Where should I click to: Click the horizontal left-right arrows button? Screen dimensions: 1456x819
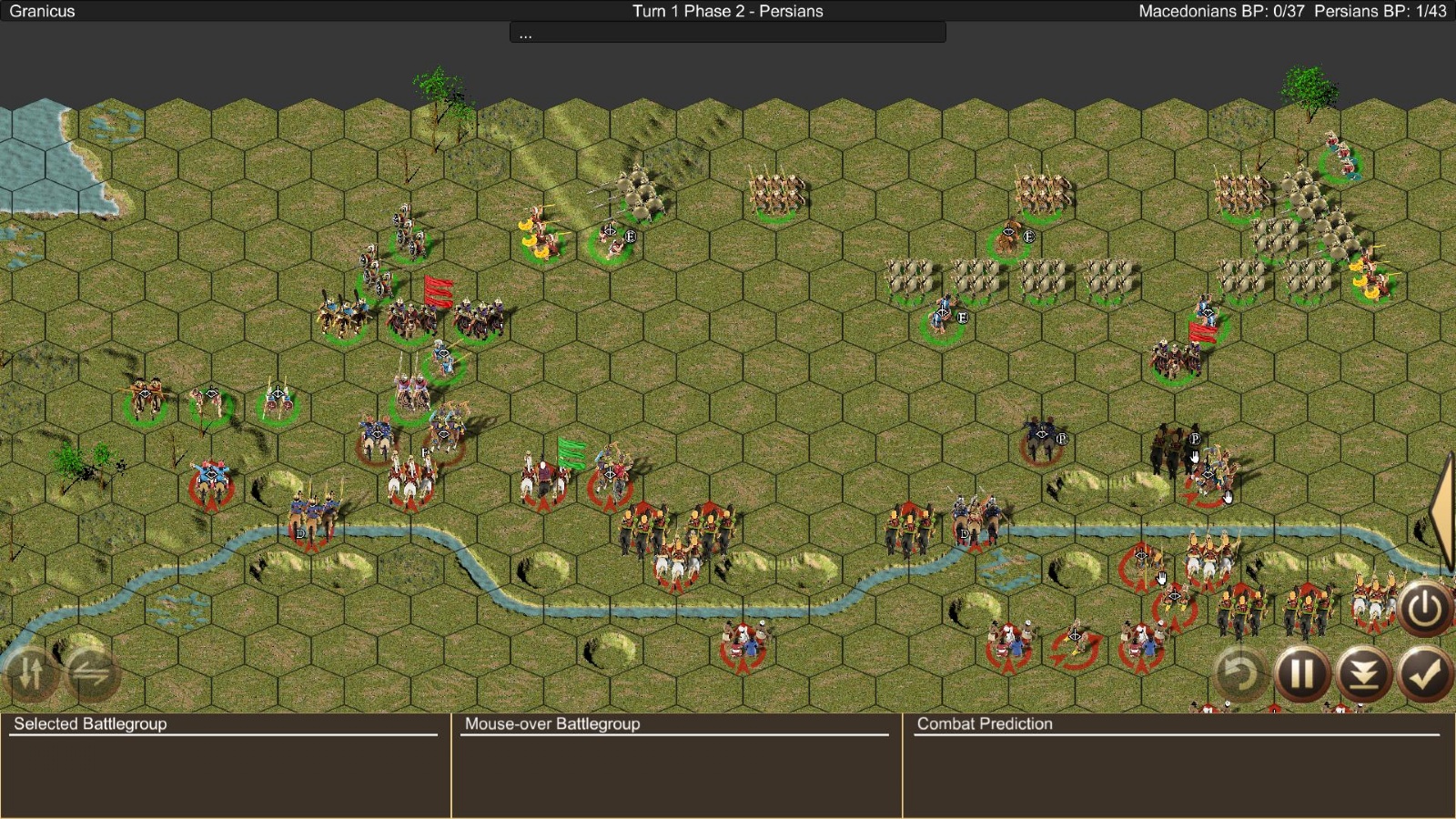point(91,673)
